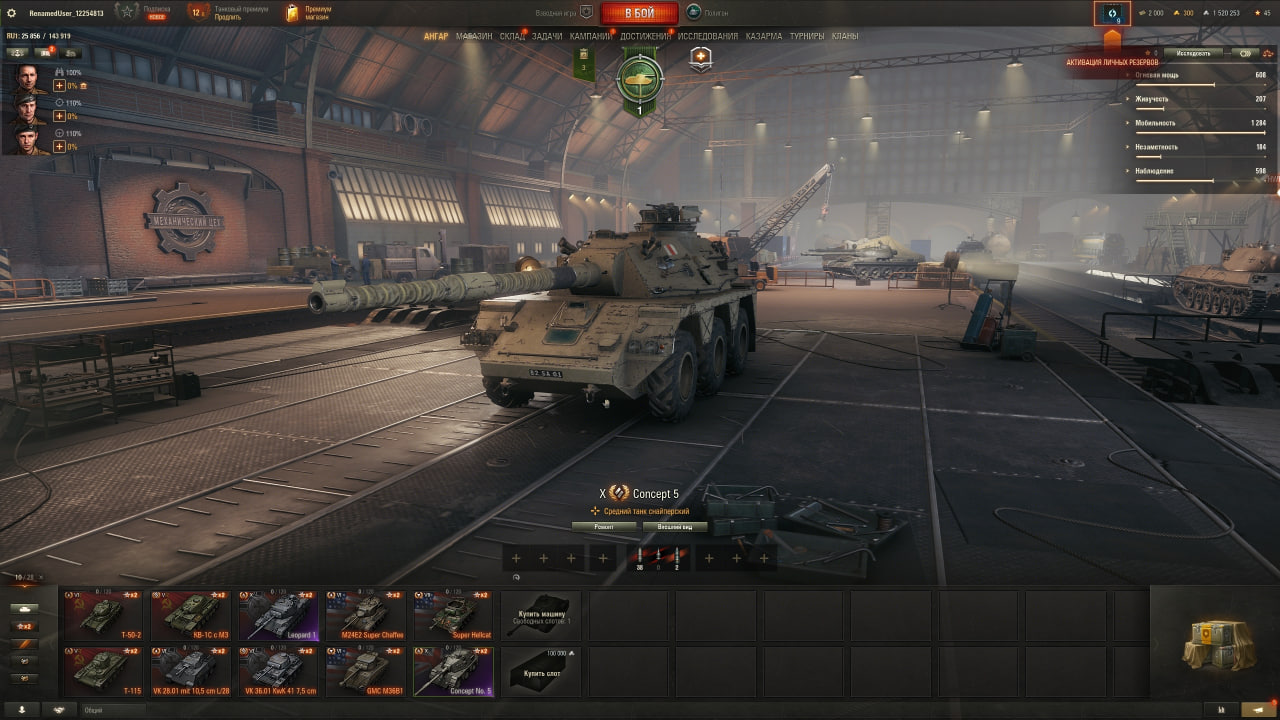Click the В БОЙ battle button
The width and height of the screenshot is (1280, 720).
pyautogui.click(x=639, y=13)
